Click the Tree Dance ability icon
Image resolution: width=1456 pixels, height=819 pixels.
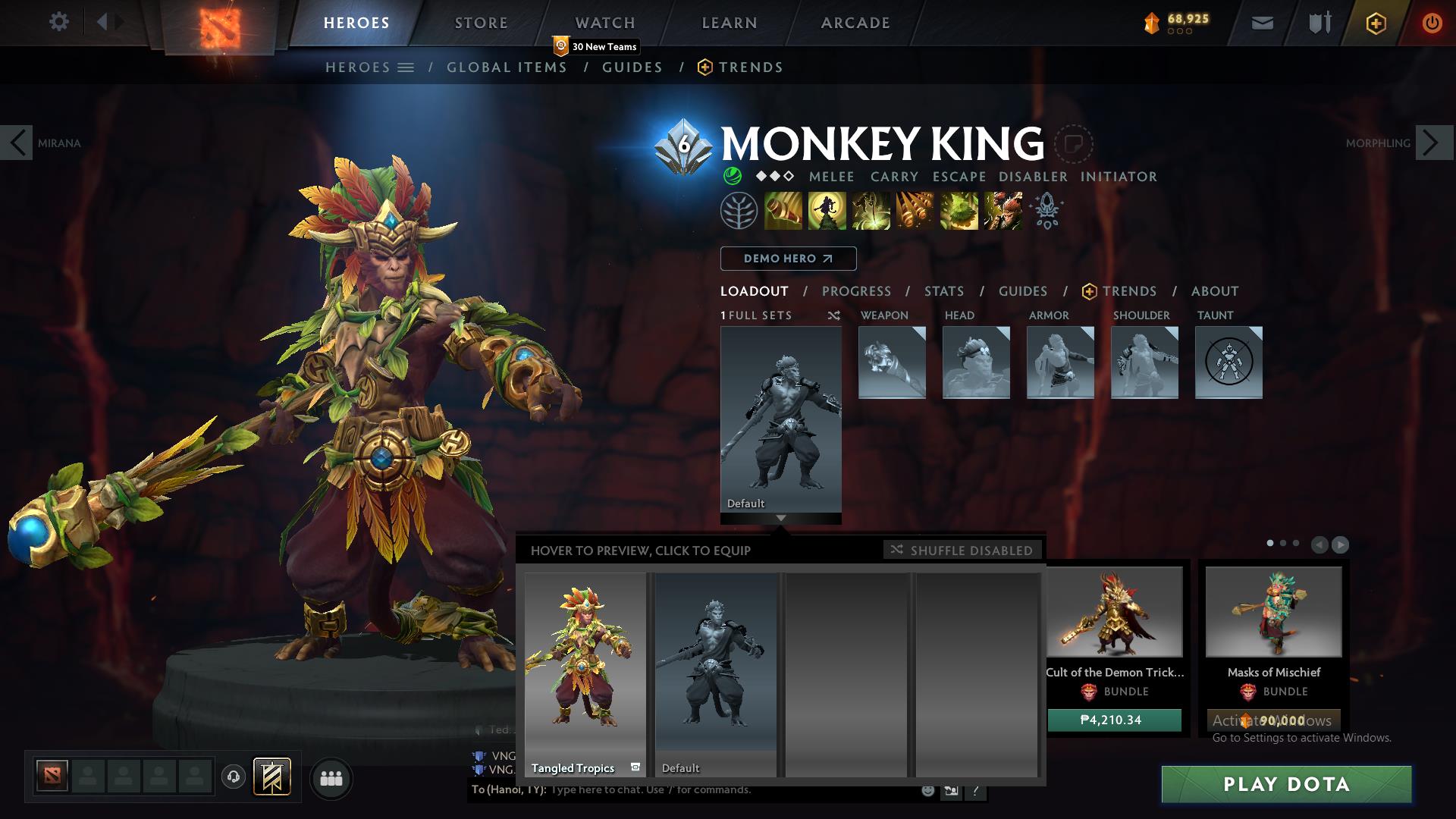827,210
